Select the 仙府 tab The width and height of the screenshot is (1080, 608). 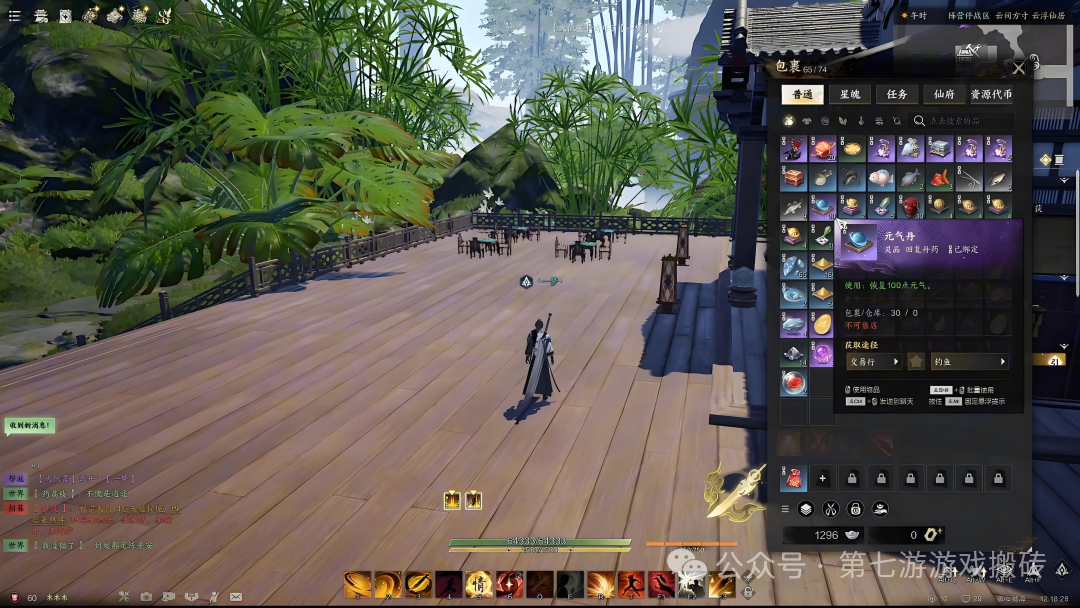[x=944, y=94]
